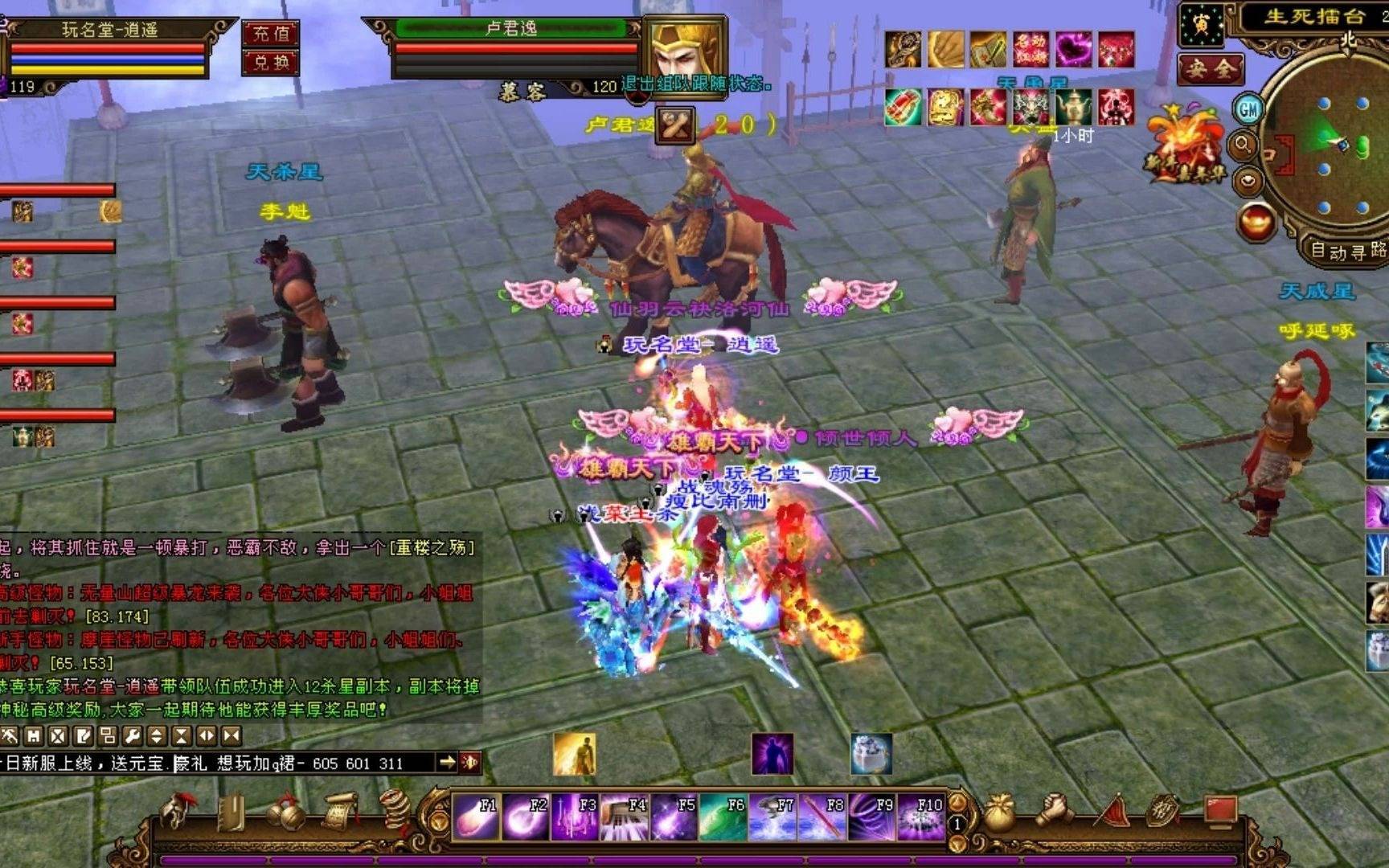Viewport: 1389px width, 868px height.
Task: Open the money bag inventory icon
Action: (x=1000, y=813)
